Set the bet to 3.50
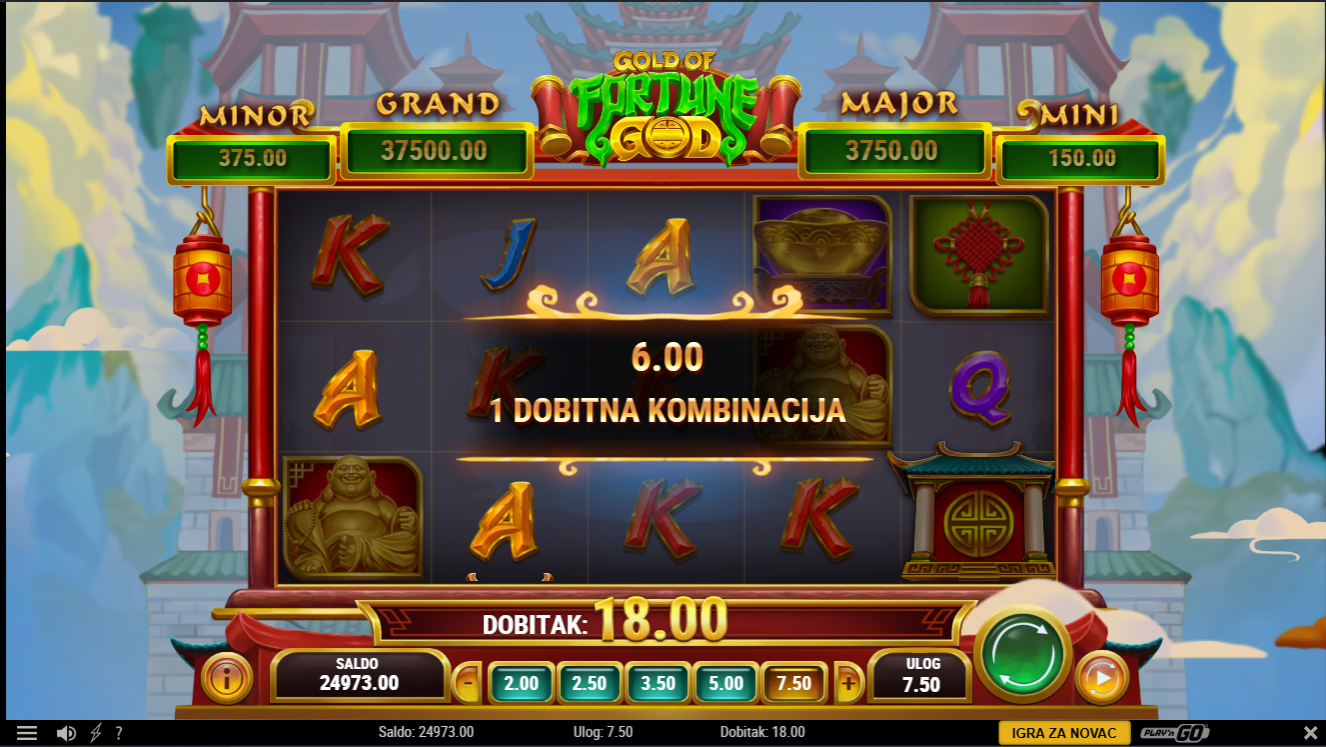The height and width of the screenshot is (747, 1326). (658, 684)
